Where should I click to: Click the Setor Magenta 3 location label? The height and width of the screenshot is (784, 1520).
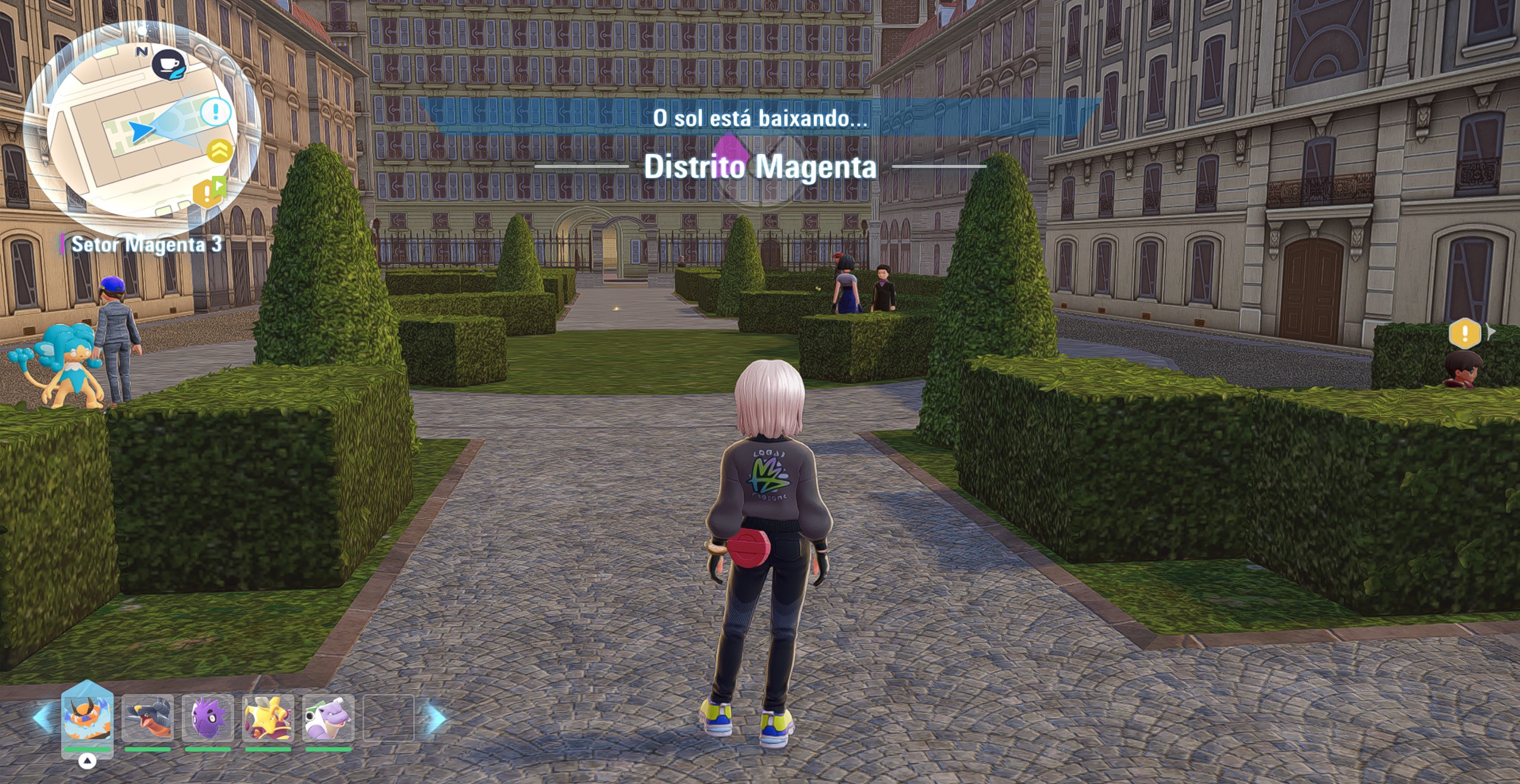coord(143,244)
